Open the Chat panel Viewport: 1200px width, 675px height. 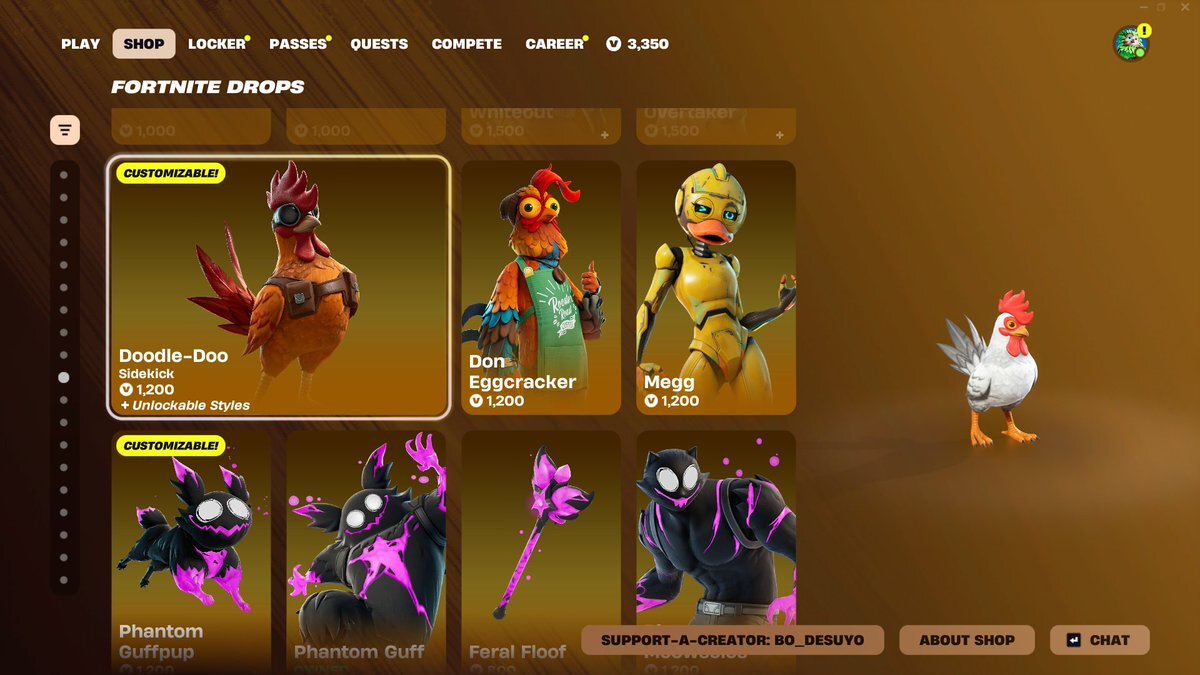[x=1099, y=640]
